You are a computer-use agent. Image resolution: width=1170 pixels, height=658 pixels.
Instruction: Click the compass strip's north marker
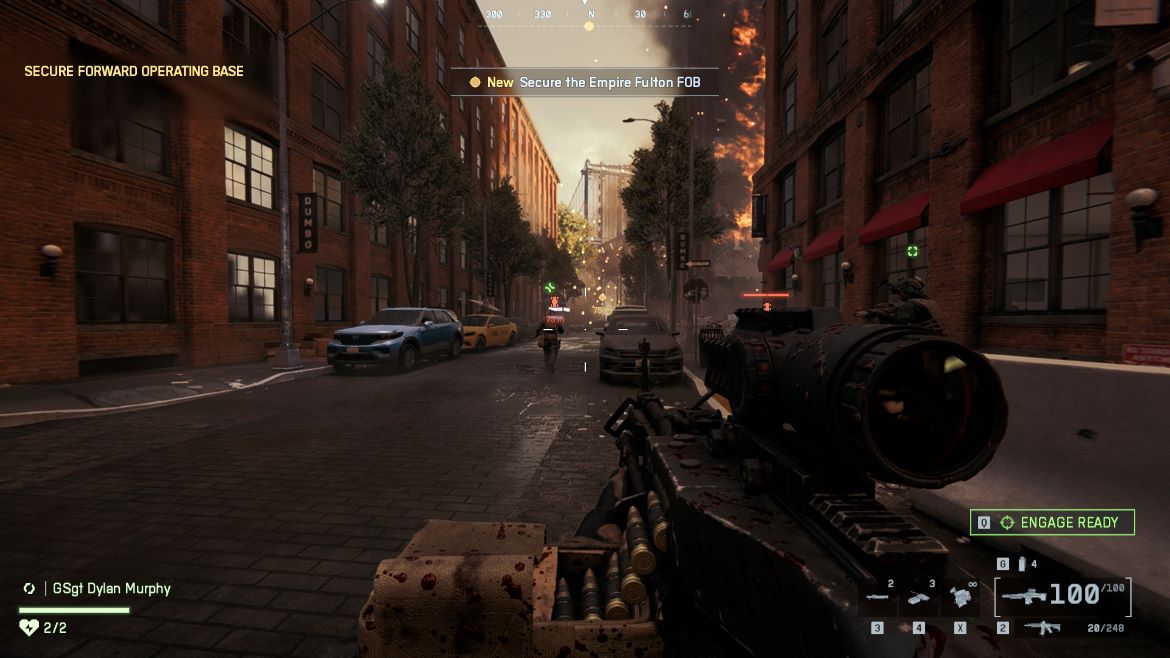(591, 15)
